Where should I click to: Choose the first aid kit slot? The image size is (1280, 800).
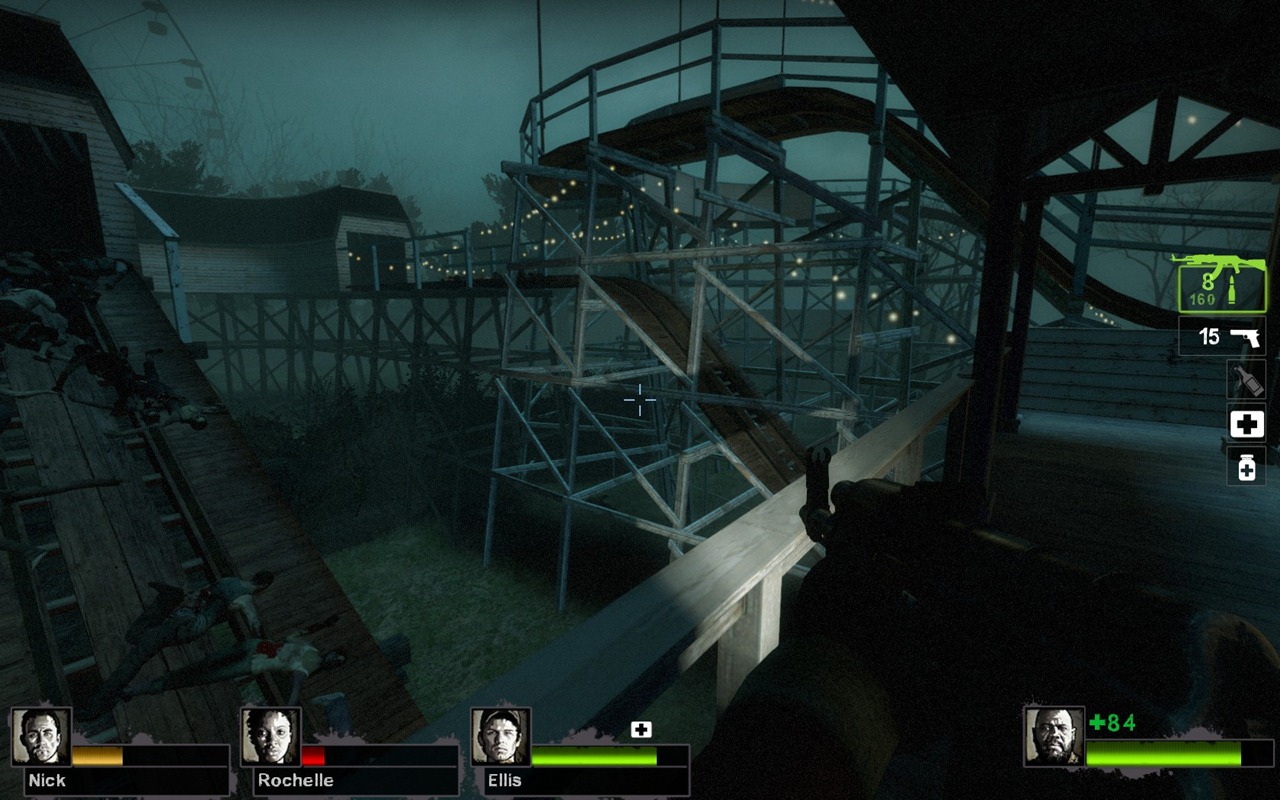click(x=1246, y=423)
